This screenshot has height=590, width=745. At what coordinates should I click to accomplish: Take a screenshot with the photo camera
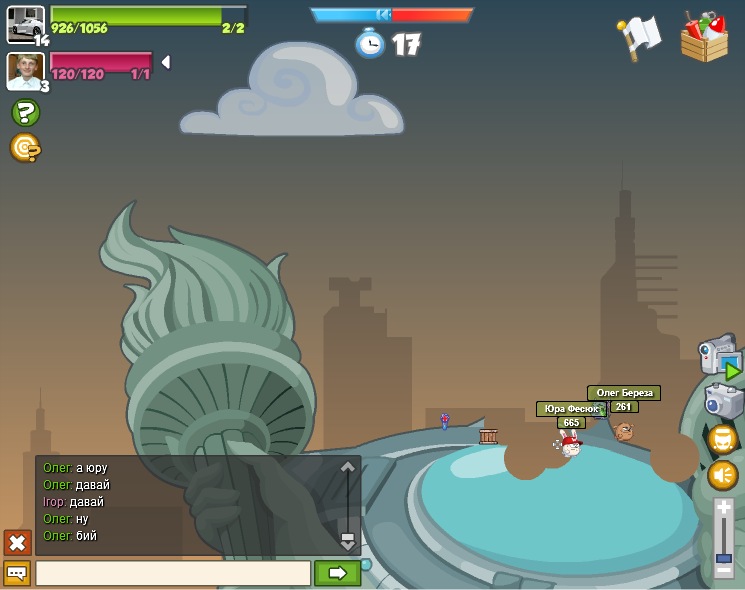[722, 401]
